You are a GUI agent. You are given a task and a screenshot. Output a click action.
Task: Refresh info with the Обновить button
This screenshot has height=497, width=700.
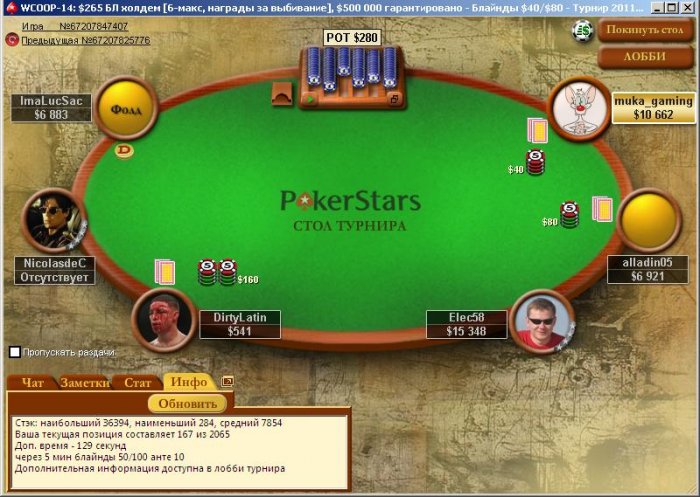(x=187, y=404)
